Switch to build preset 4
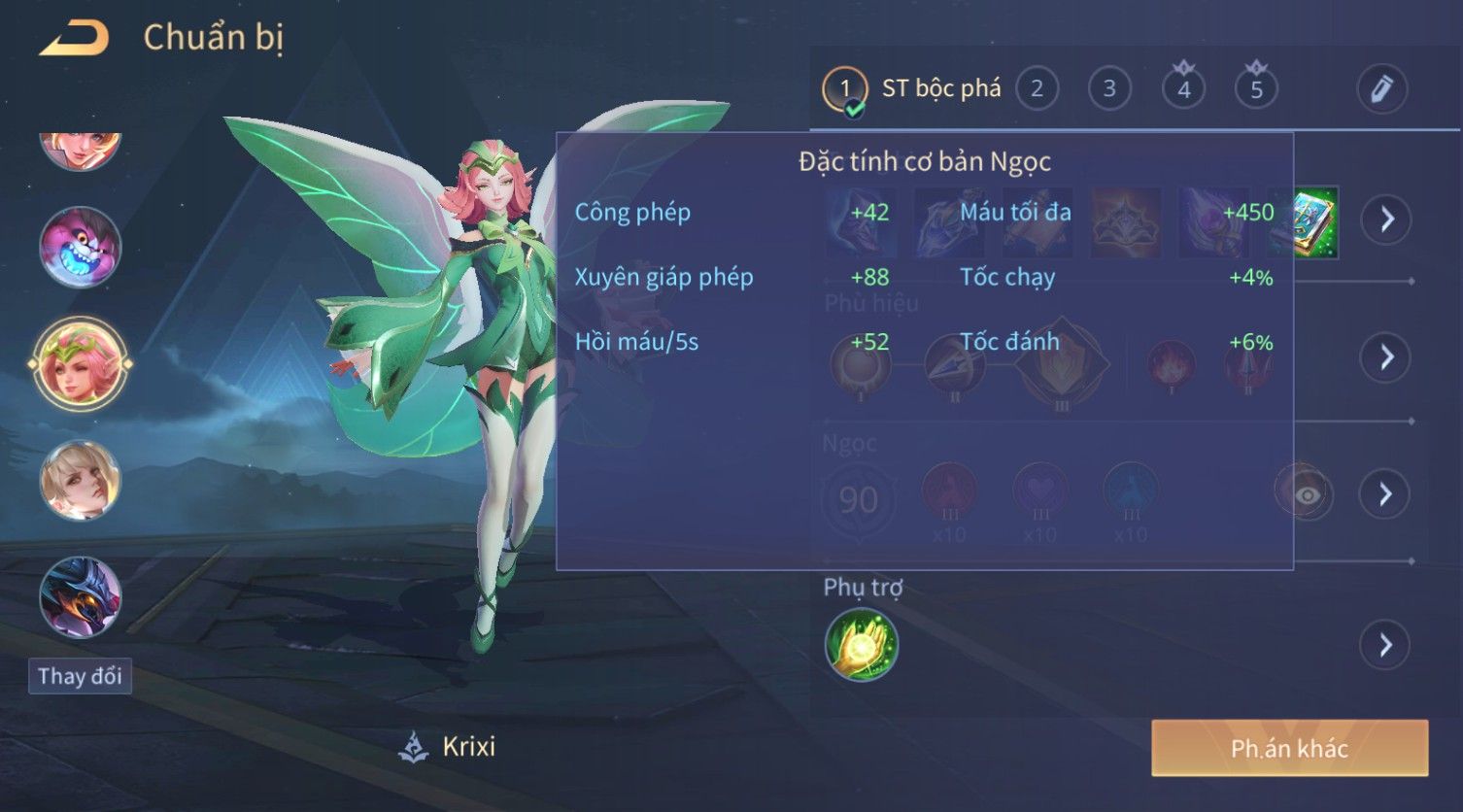 tap(1183, 89)
